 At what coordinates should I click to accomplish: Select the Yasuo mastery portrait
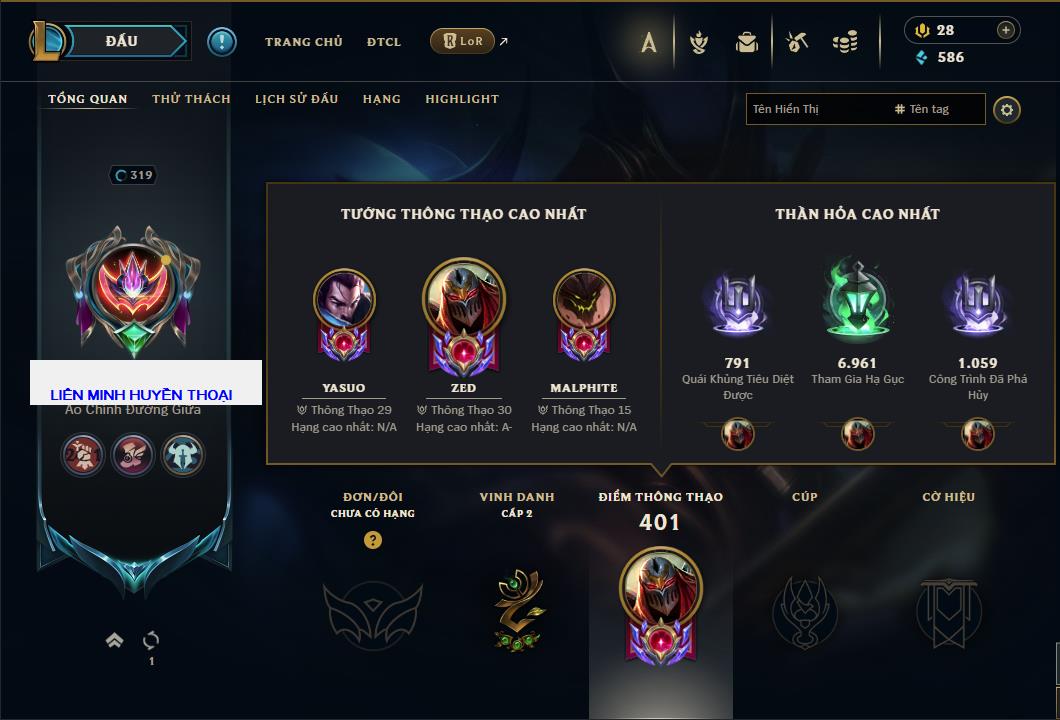click(x=344, y=299)
